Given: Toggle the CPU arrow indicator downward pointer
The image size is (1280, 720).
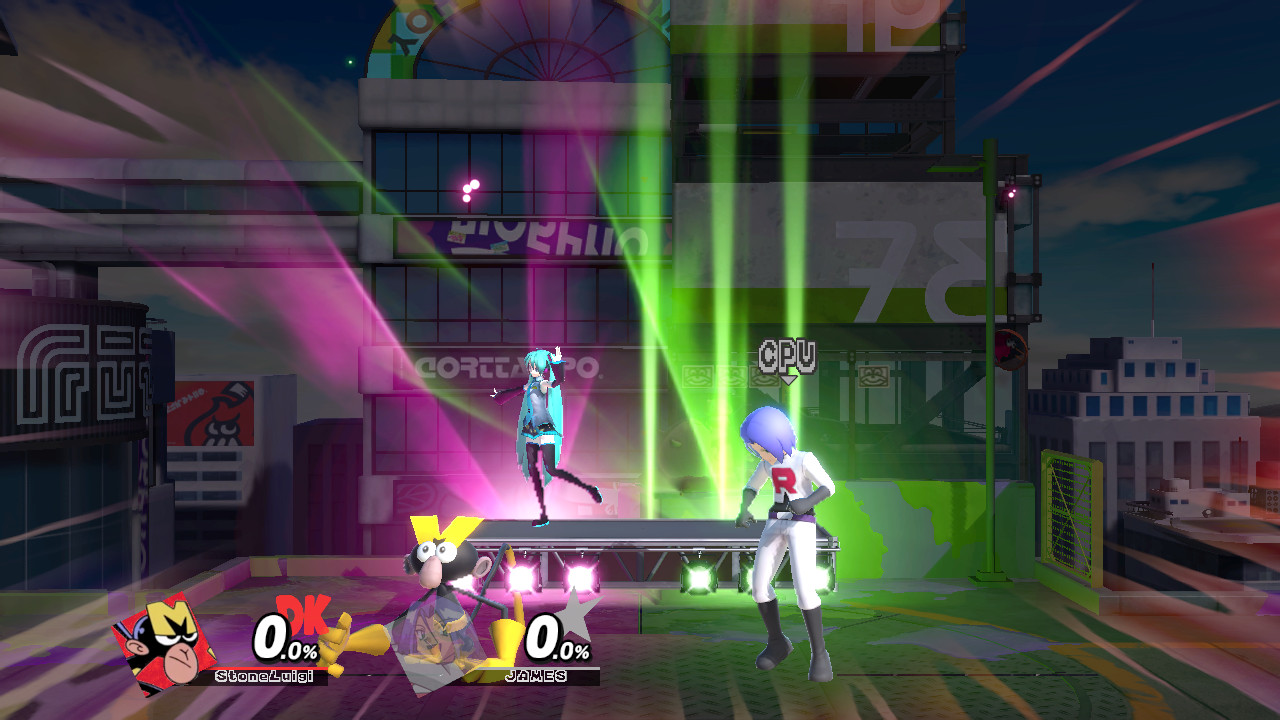Looking at the screenshot, I should click(x=787, y=378).
